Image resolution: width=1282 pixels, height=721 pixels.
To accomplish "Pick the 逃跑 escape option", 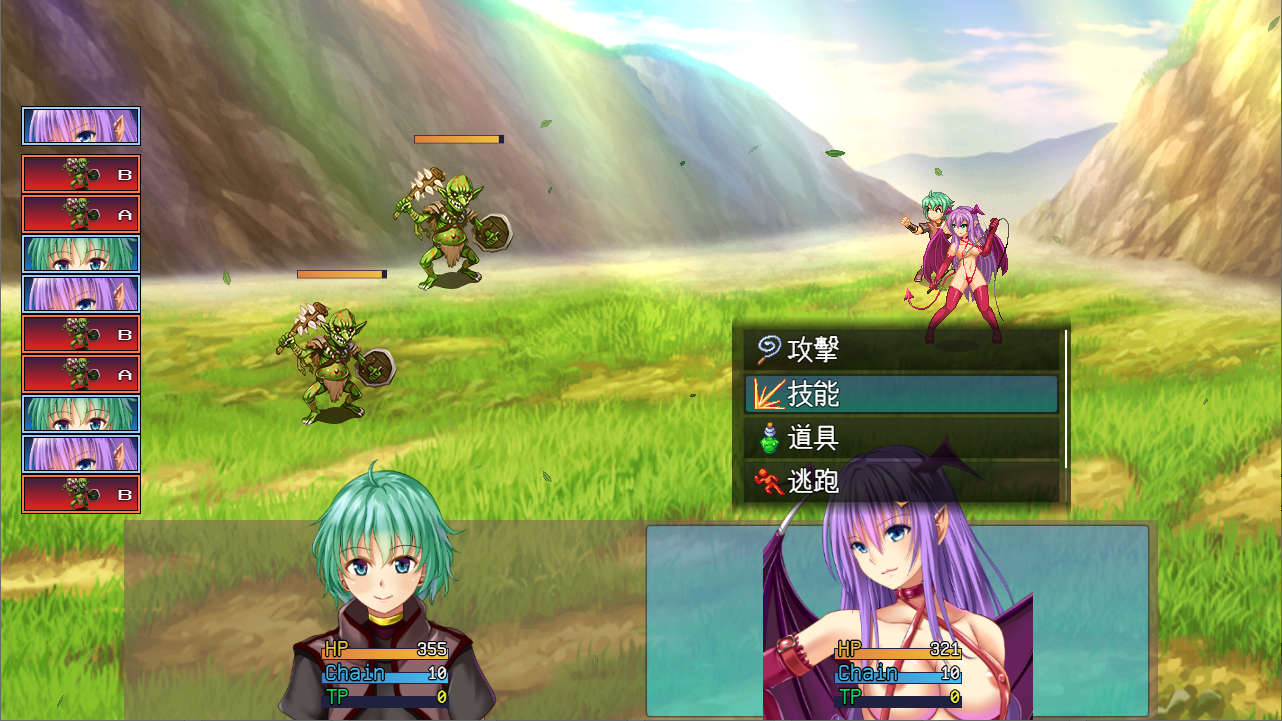I will [x=900, y=482].
